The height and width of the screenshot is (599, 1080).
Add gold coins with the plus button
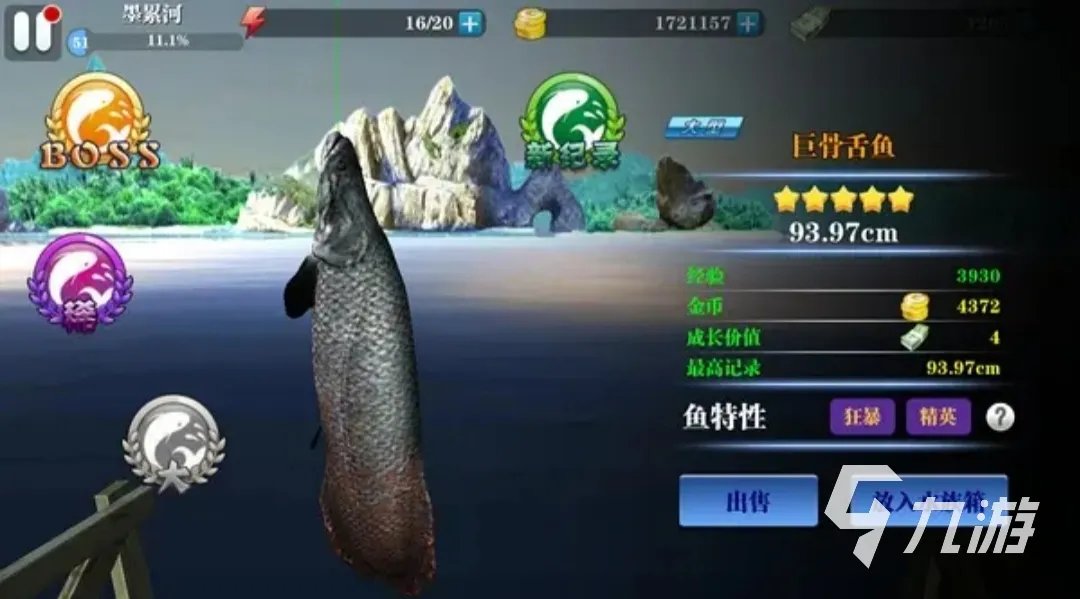pyautogui.click(x=748, y=24)
